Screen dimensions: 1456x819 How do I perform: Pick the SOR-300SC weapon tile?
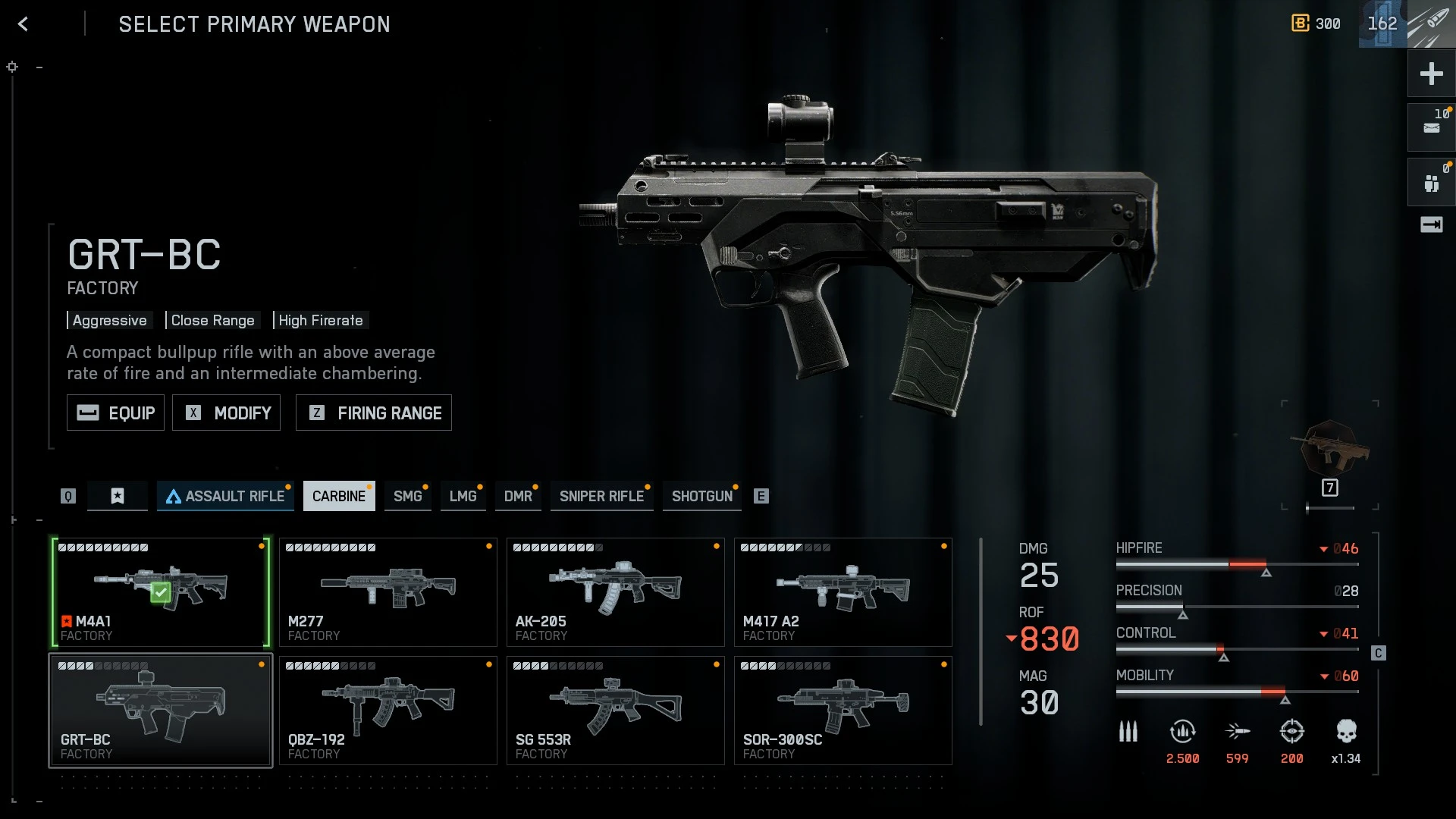click(x=843, y=711)
